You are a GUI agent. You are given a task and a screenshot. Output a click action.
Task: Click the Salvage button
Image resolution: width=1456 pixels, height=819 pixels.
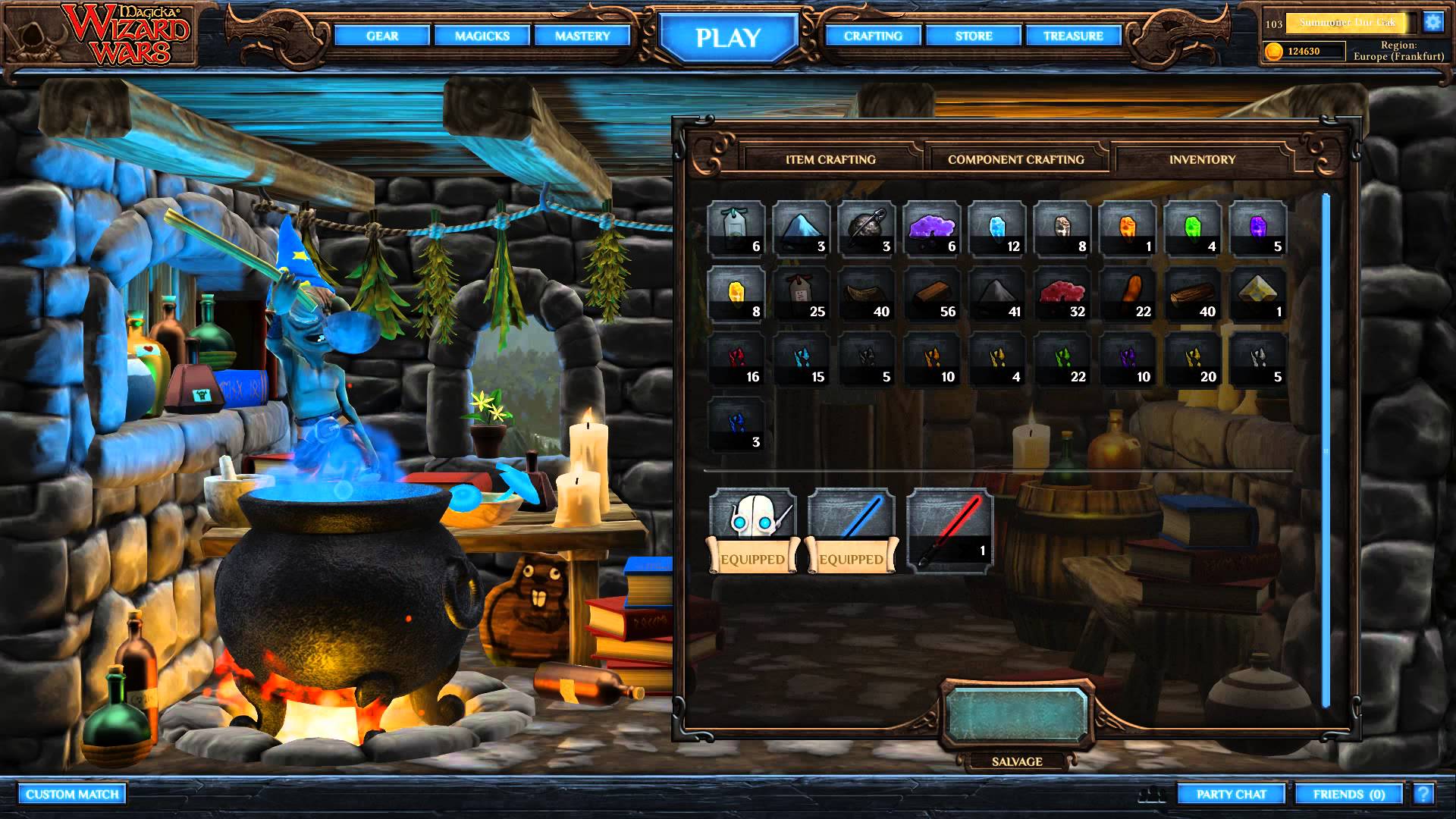coord(1016,714)
